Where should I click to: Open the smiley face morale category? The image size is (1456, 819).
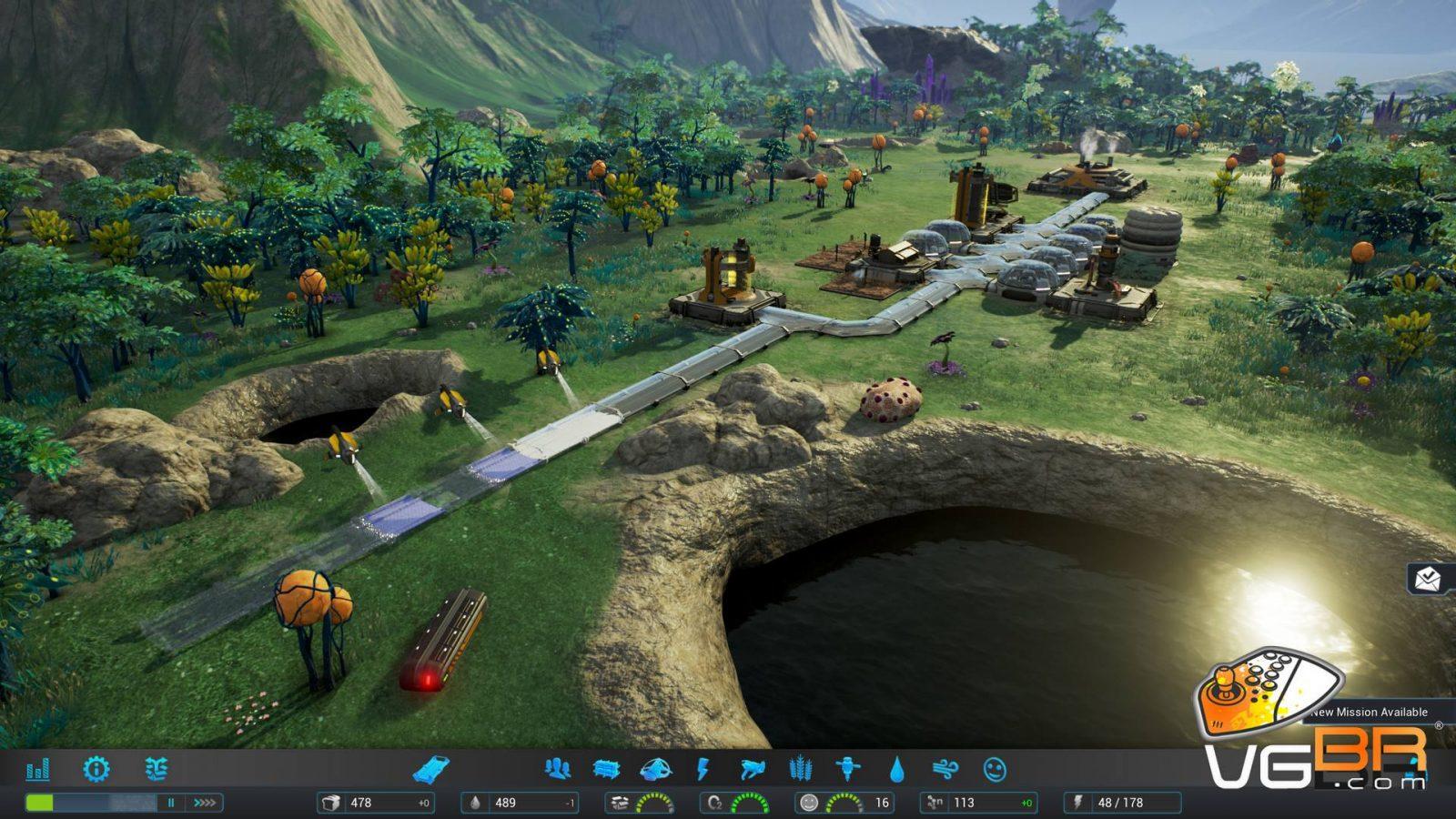pyautogui.click(x=996, y=770)
